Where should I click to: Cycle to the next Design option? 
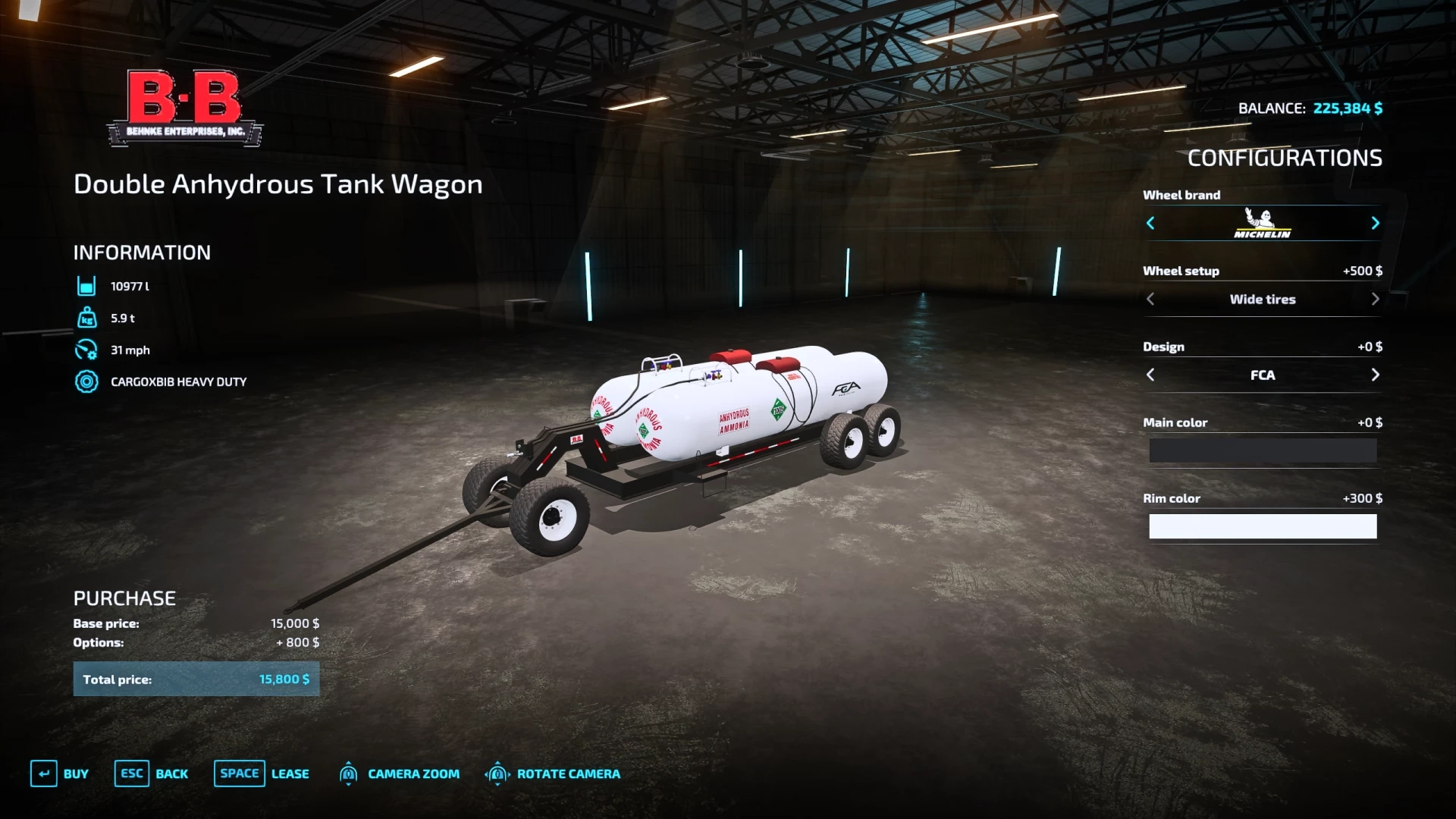tap(1375, 375)
